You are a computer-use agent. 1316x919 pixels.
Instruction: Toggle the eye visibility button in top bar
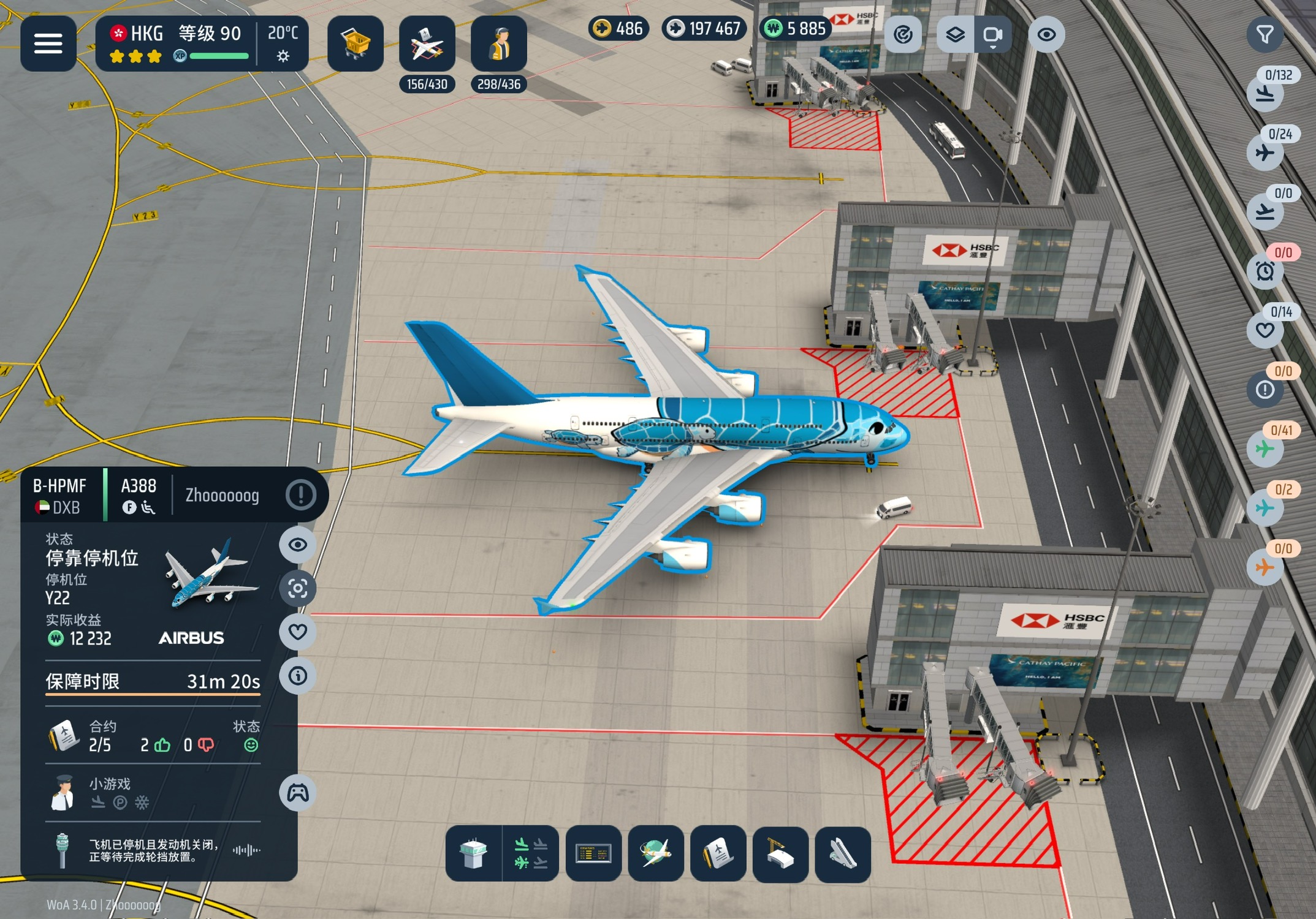[x=1046, y=35]
